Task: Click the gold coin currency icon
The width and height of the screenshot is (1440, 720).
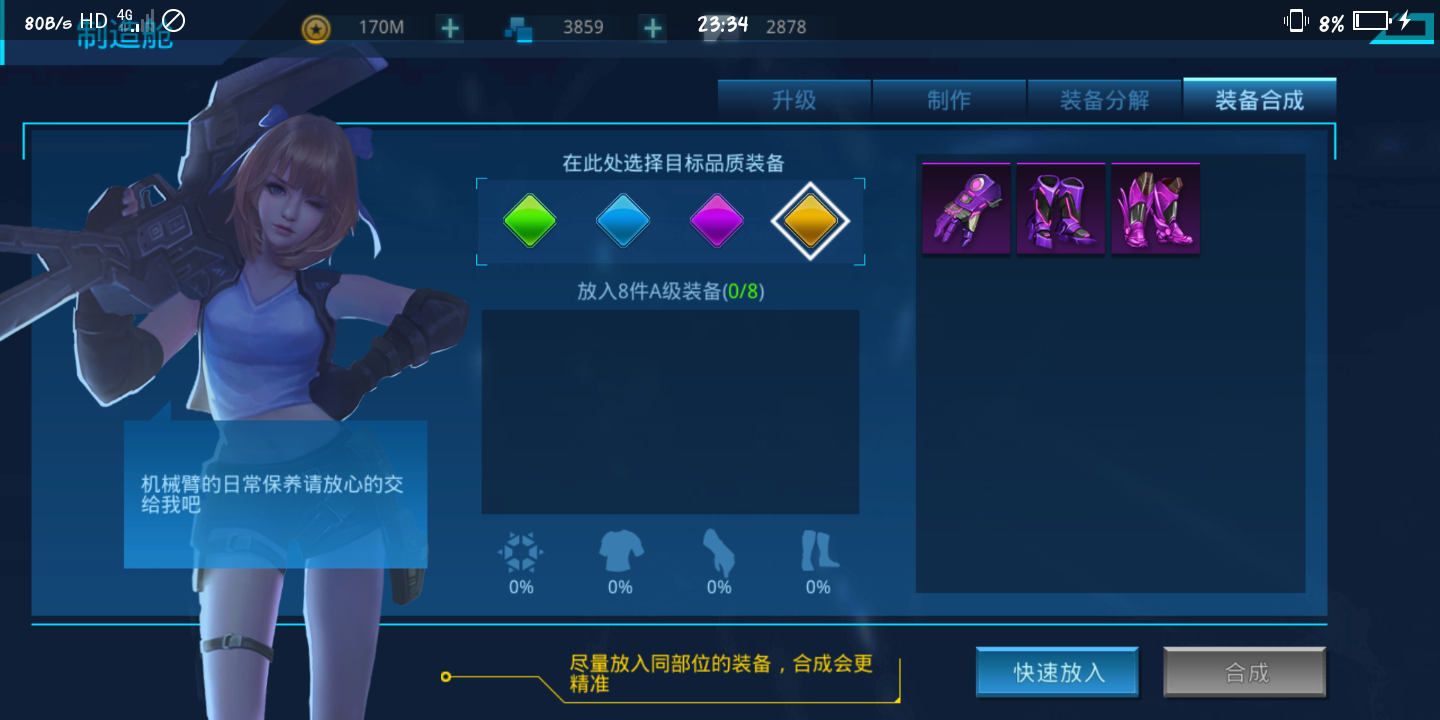Action: (315, 28)
